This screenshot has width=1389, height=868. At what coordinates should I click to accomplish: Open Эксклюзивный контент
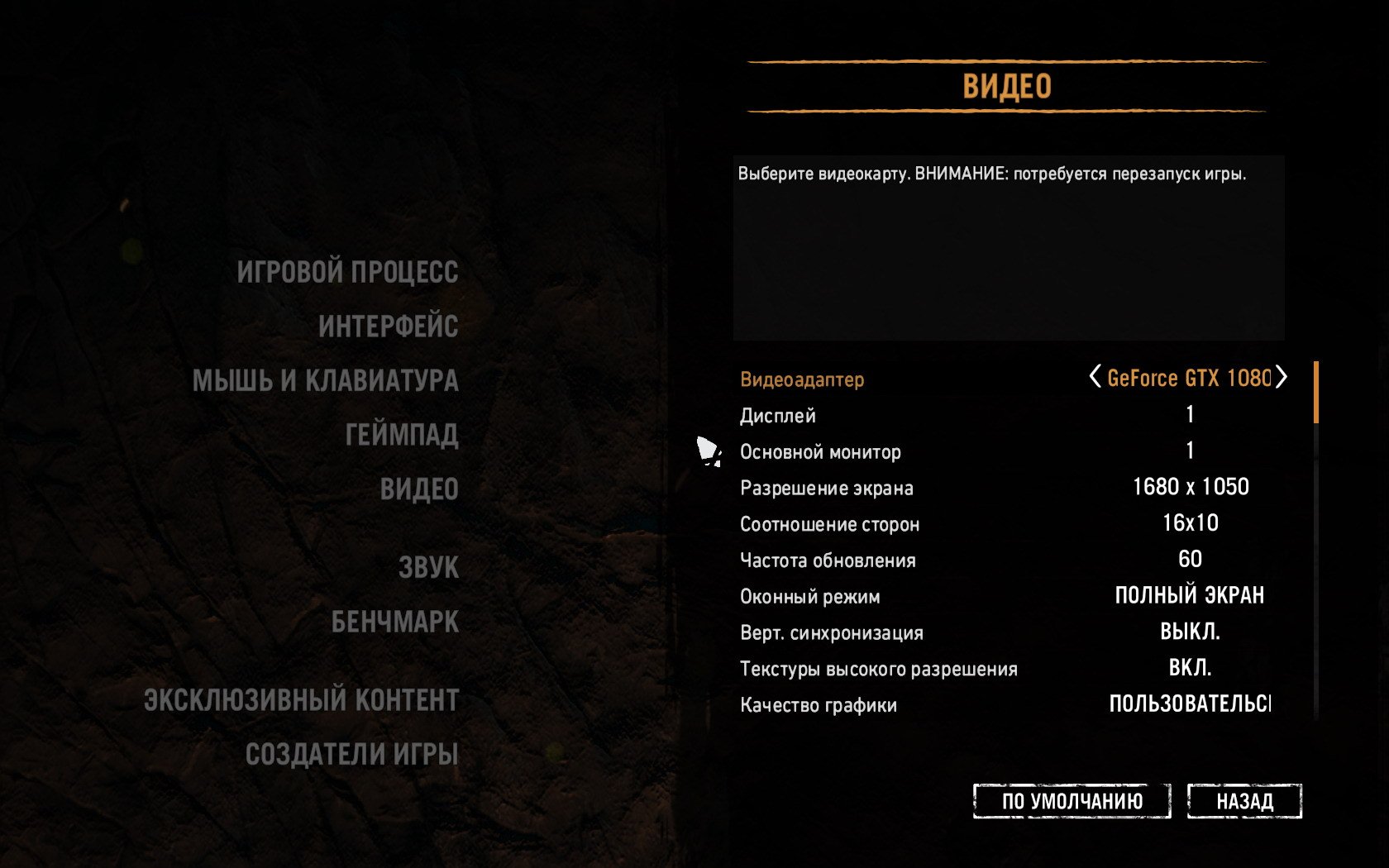[x=301, y=700]
